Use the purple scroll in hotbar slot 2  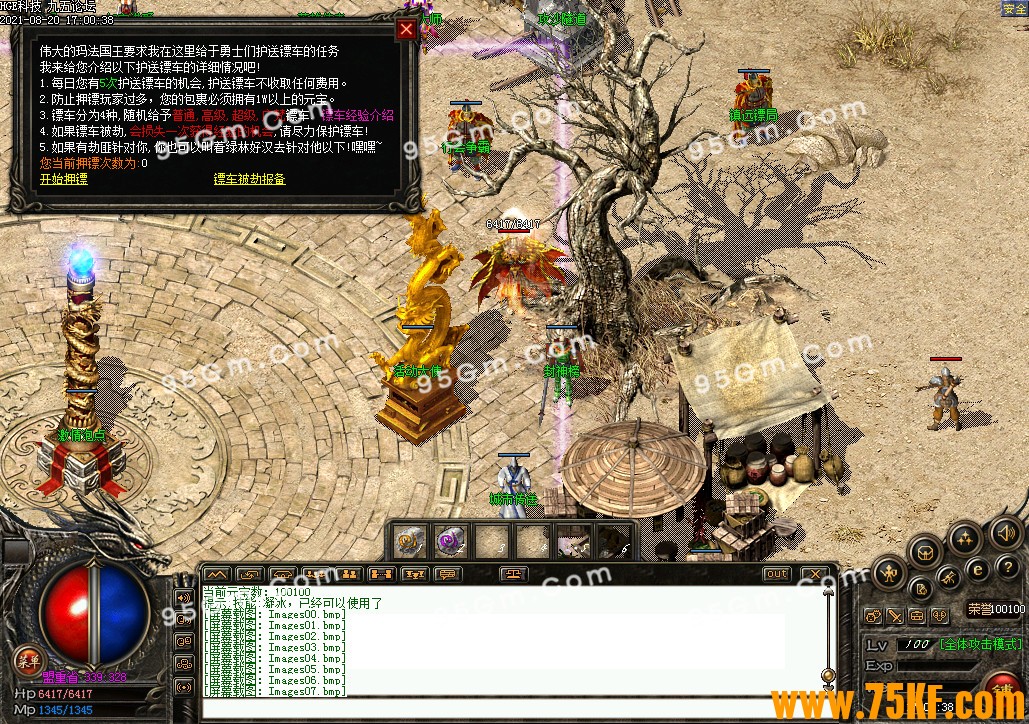point(449,541)
